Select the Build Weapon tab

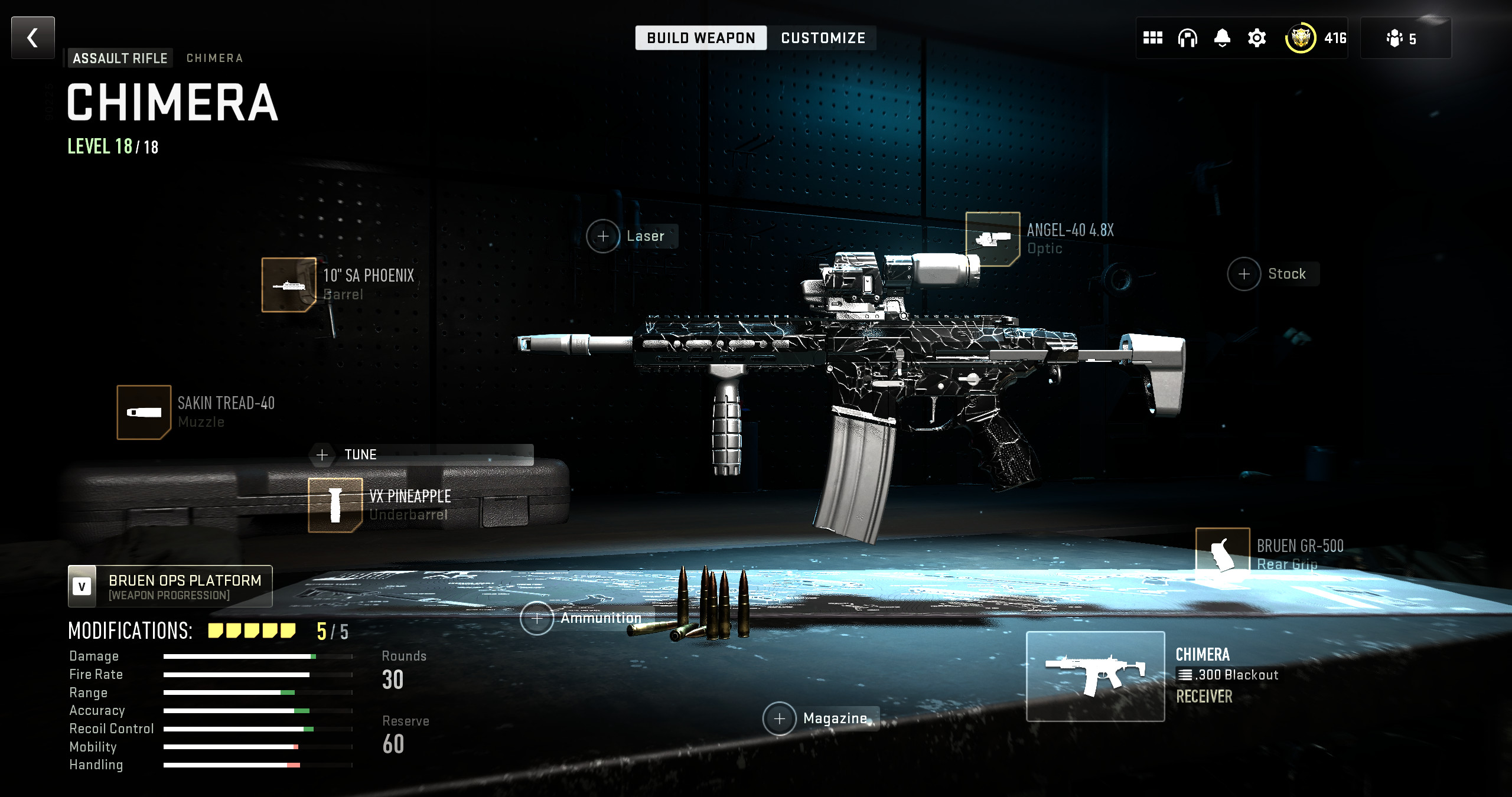(700, 38)
